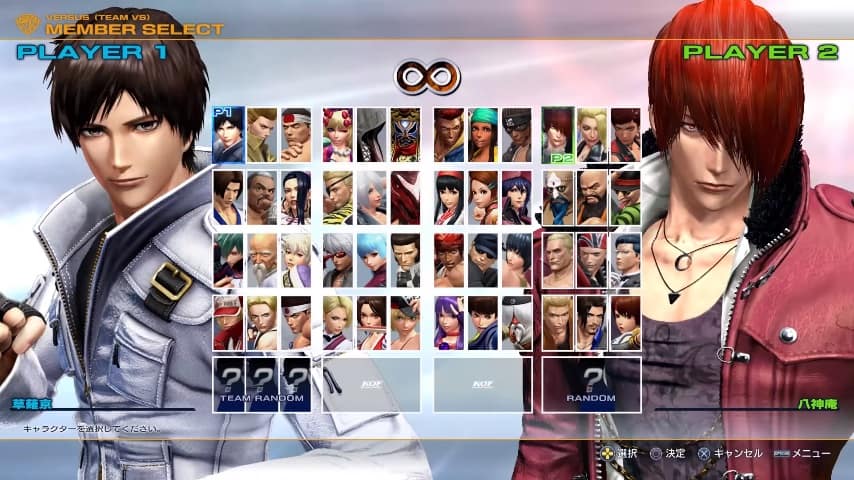The width and height of the screenshot is (854, 480).
Task: Pick Billy Kane with Union Jack bandana
Action: [x=592, y=260]
